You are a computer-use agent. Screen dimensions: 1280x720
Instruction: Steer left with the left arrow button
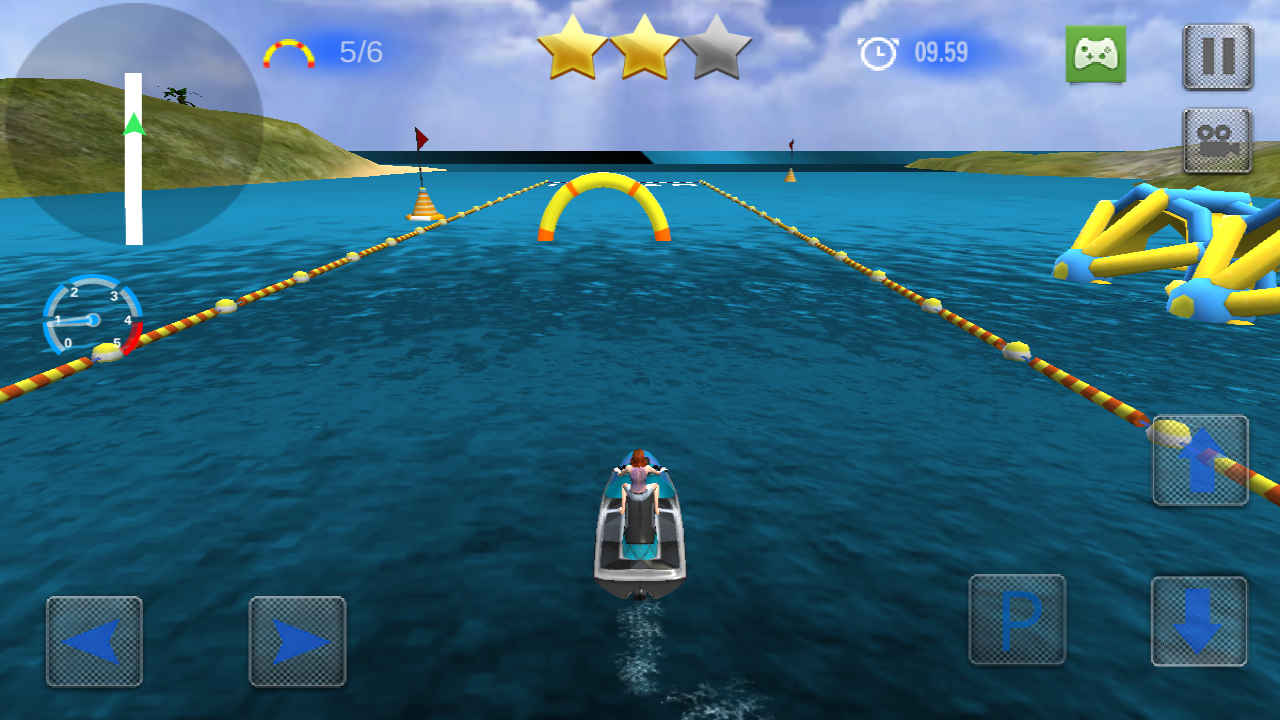pyautogui.click(x=94, y=641)
